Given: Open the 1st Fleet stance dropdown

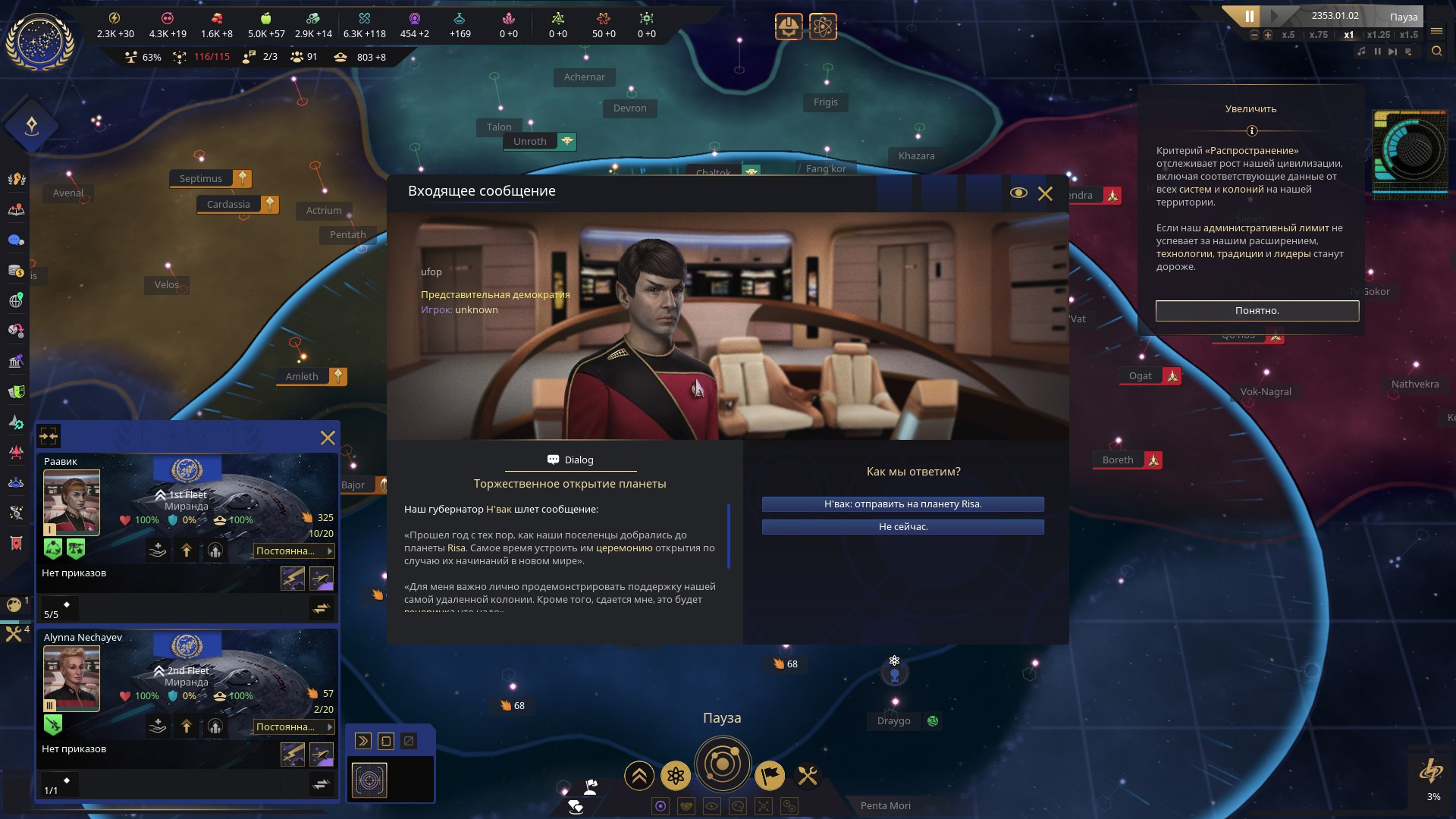Looking at the screenshot, I should click(x=293, y=551).
